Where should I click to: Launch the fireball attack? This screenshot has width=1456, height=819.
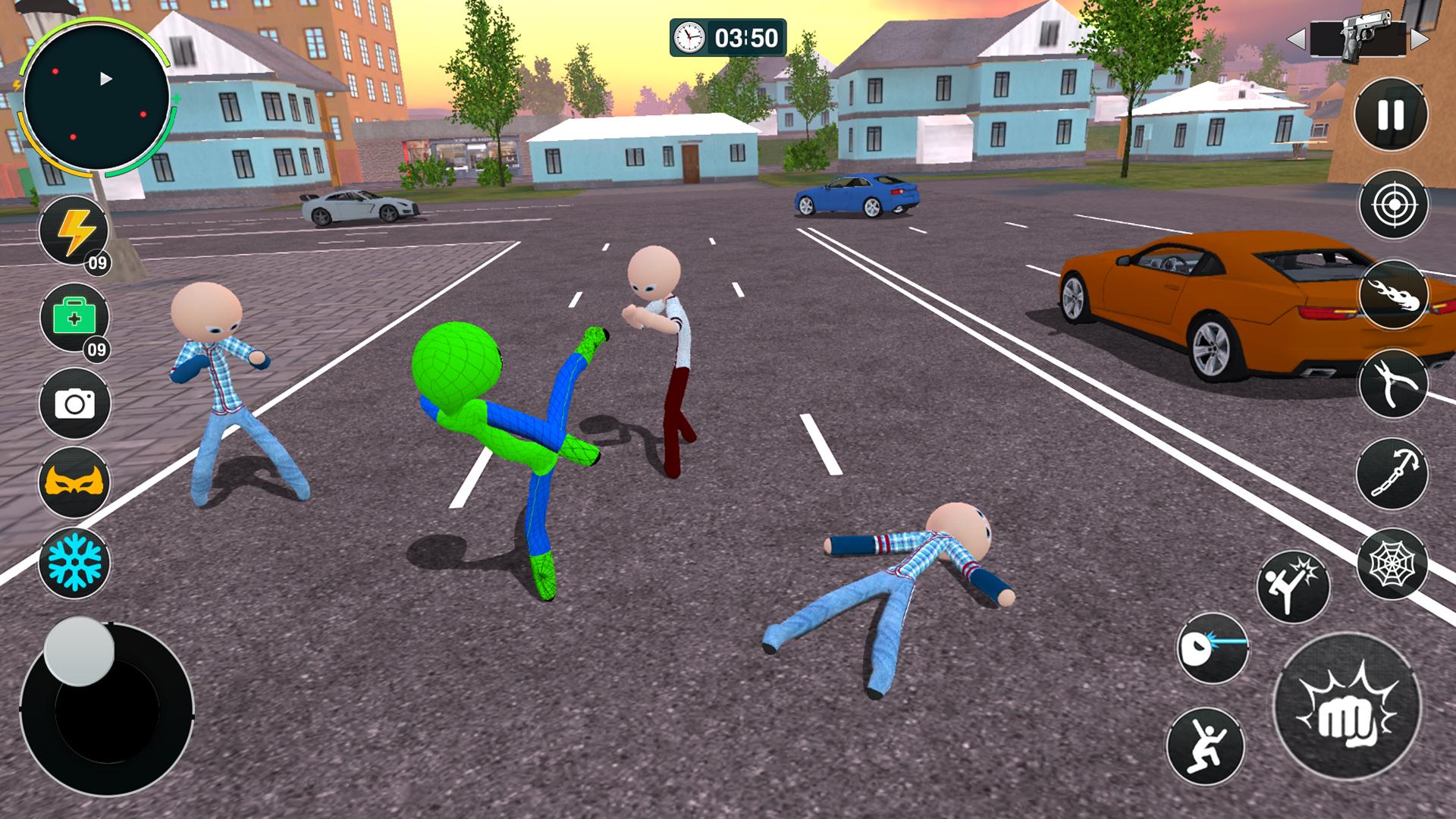[1393, 294]
